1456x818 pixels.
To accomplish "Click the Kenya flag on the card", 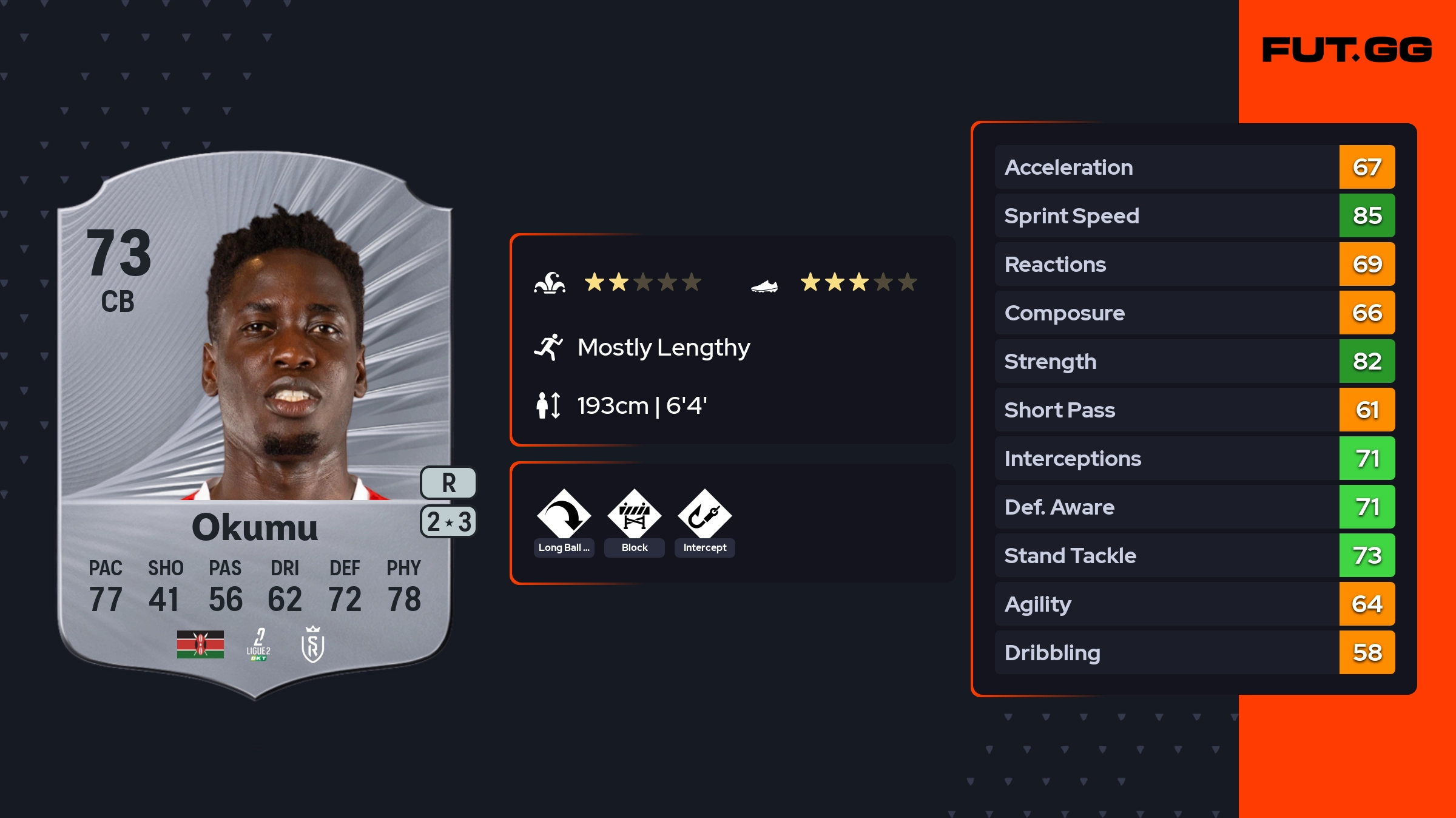I will pyautogui.click(x=200, y=644).
